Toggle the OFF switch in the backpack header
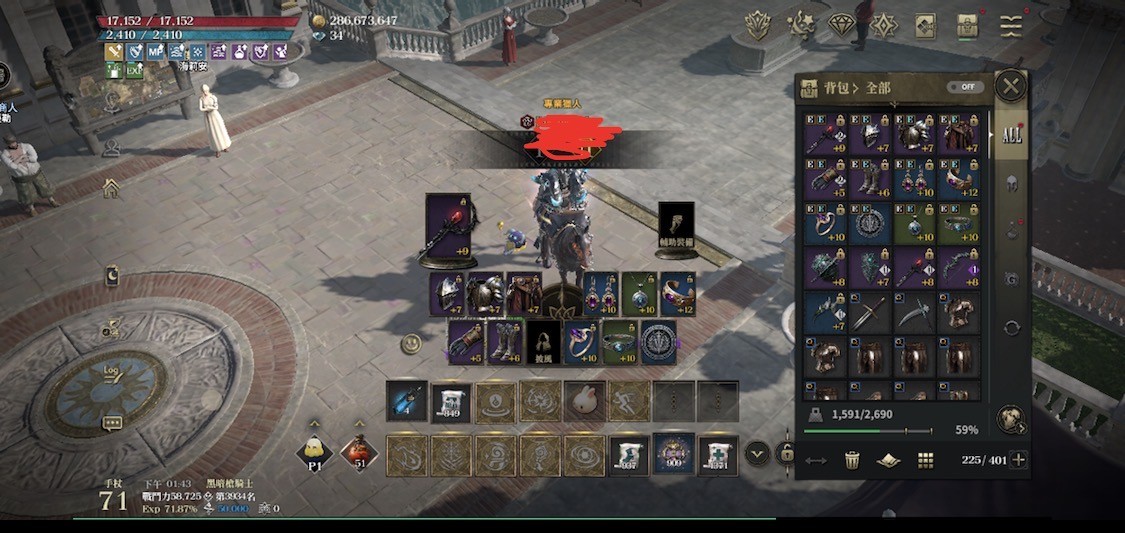This screenshot has height=533, width=1125. point(964,87)
